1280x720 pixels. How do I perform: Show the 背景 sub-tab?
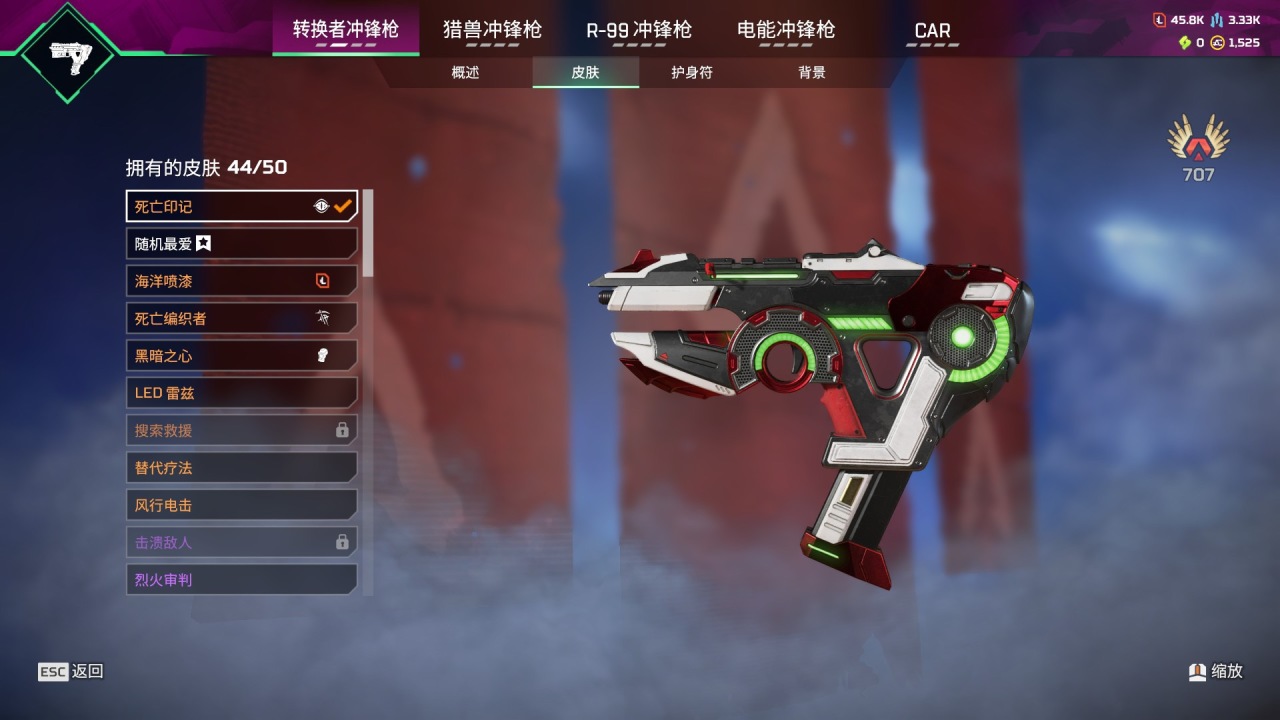[812, 73]
